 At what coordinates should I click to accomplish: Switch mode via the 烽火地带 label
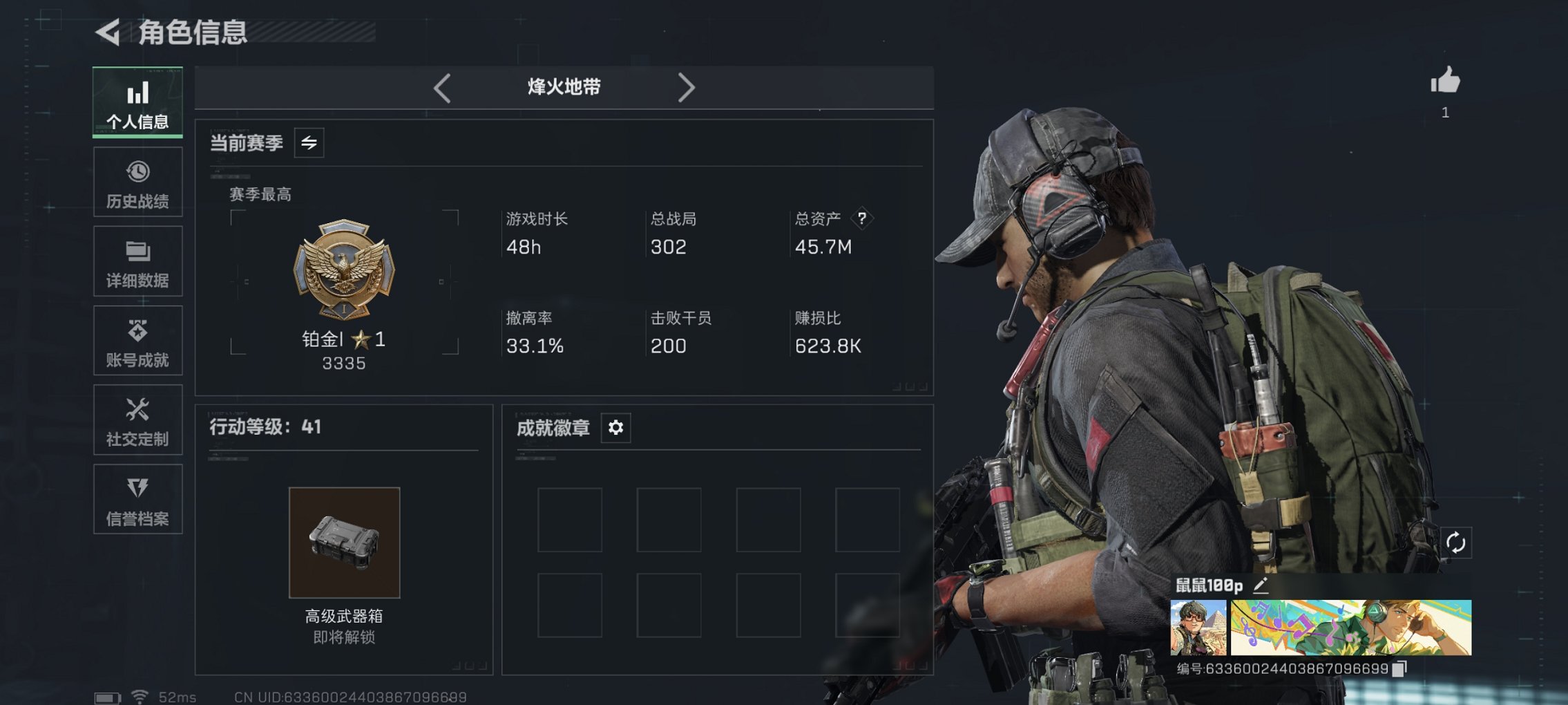[563, 87]
